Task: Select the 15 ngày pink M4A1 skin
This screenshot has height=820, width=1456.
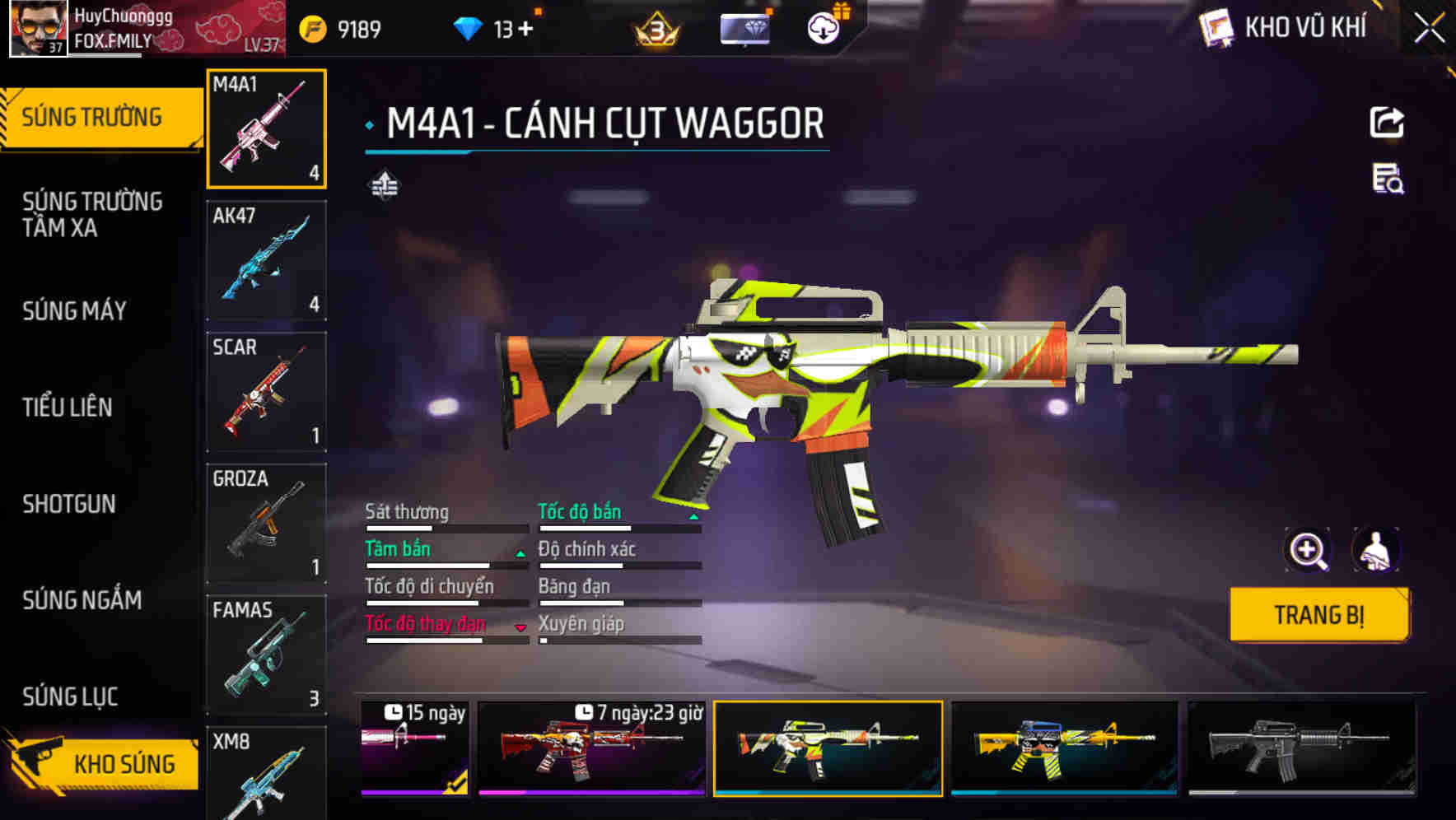Action: 415,748
